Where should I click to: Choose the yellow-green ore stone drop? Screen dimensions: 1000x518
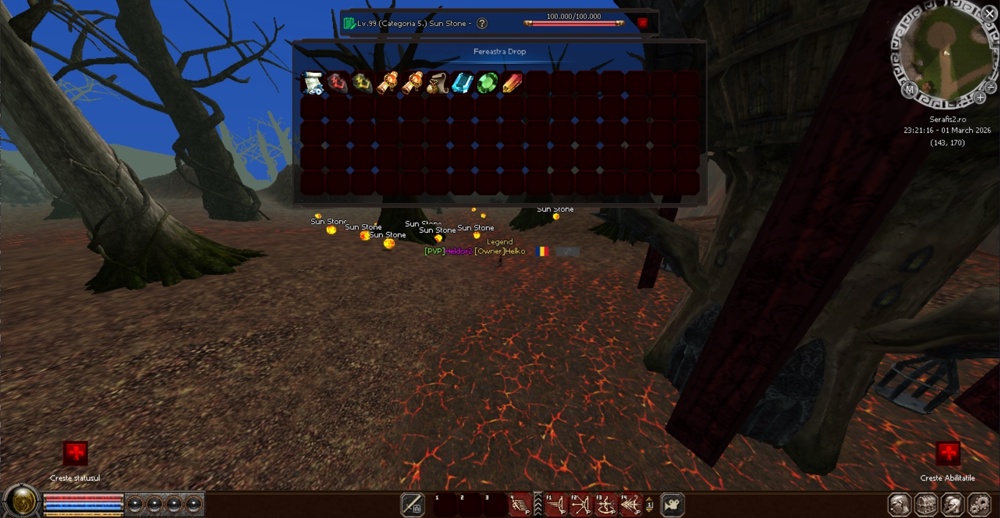(362, 83)
